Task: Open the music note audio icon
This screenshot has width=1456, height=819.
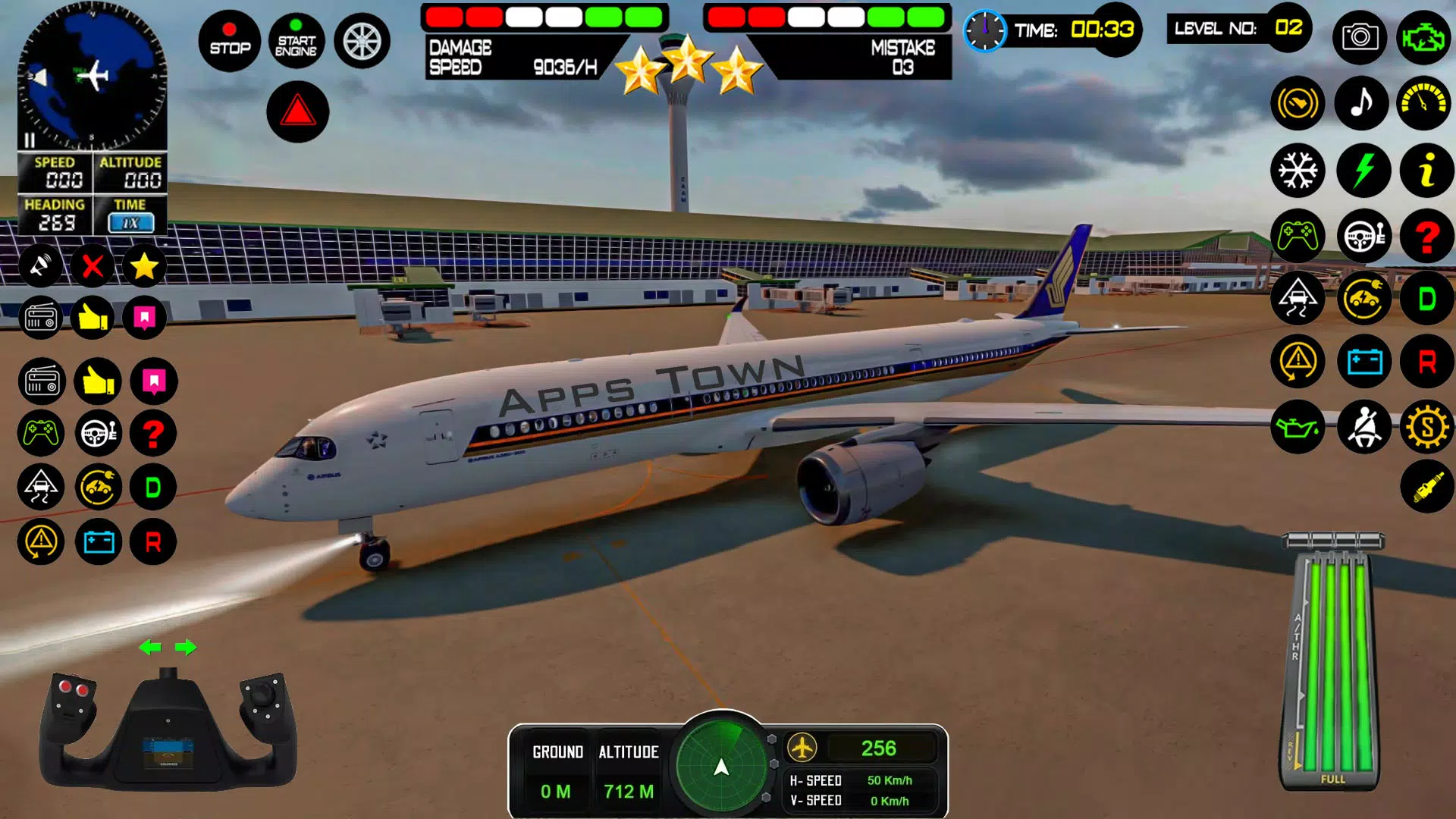Action: (1362, 104)
